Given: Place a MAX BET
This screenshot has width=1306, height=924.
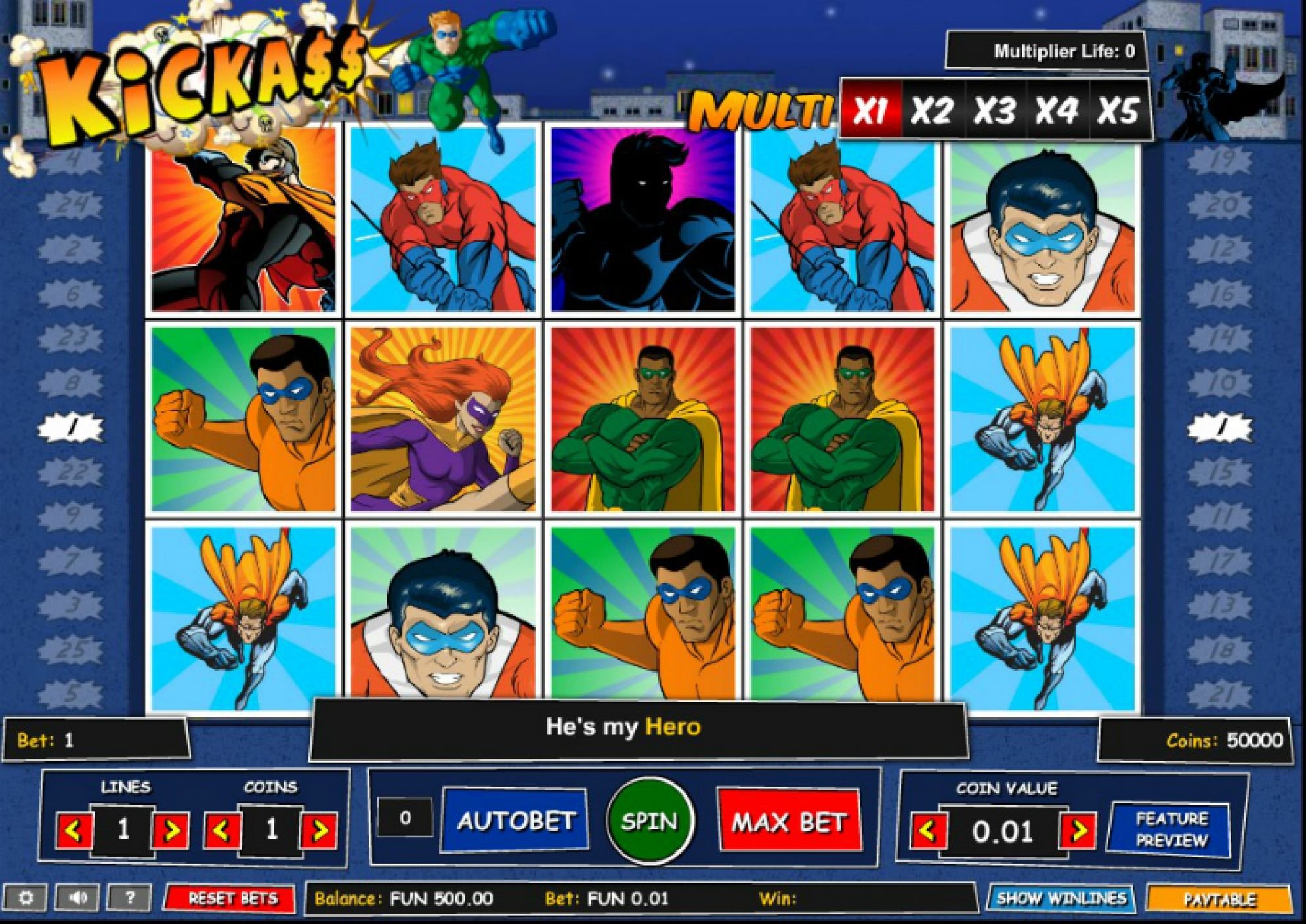Looking at the screenshot, I should pos(789,822).
